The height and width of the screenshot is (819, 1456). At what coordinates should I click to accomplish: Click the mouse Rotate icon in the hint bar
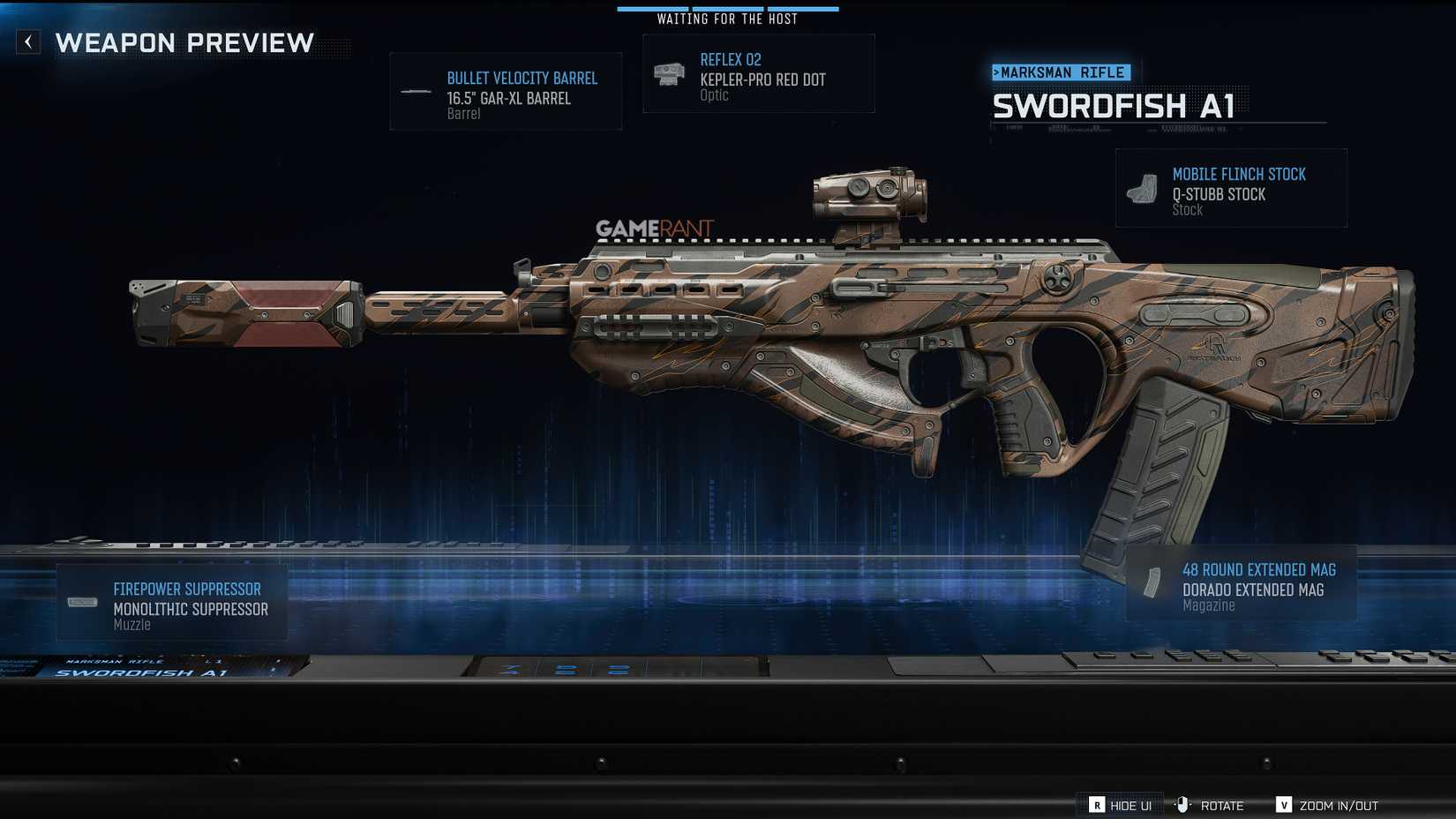click(x=1184, y=805)
